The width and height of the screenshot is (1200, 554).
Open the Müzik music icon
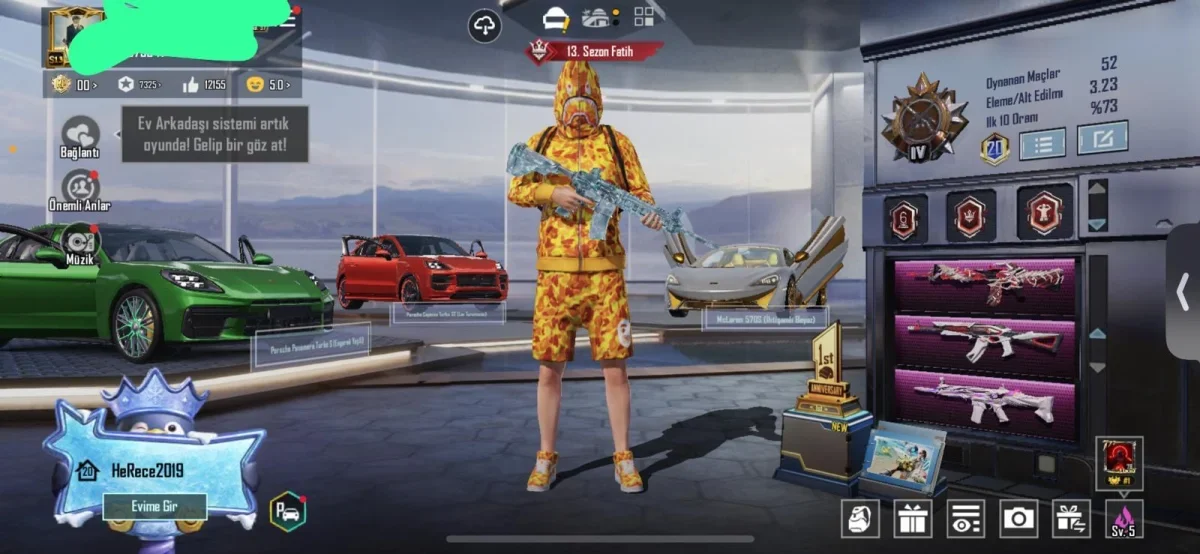tap(80, 241)
